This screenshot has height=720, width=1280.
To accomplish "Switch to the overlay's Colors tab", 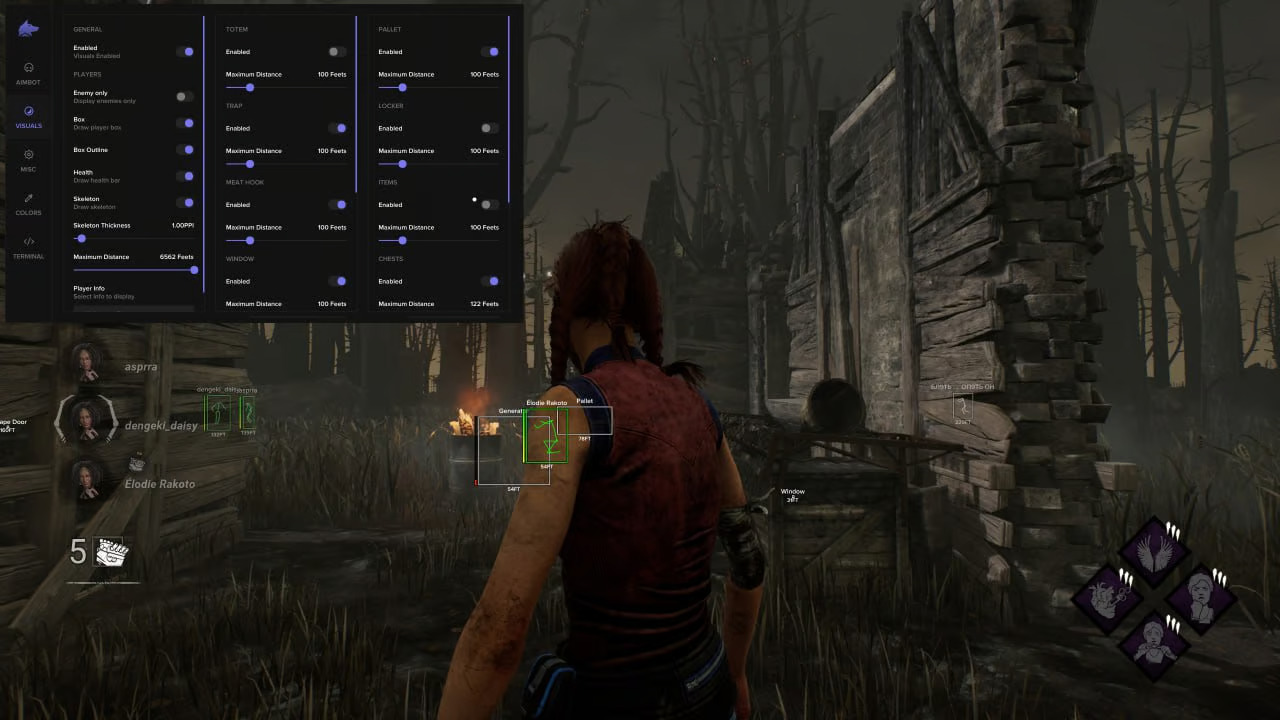I will pos(28,203).
